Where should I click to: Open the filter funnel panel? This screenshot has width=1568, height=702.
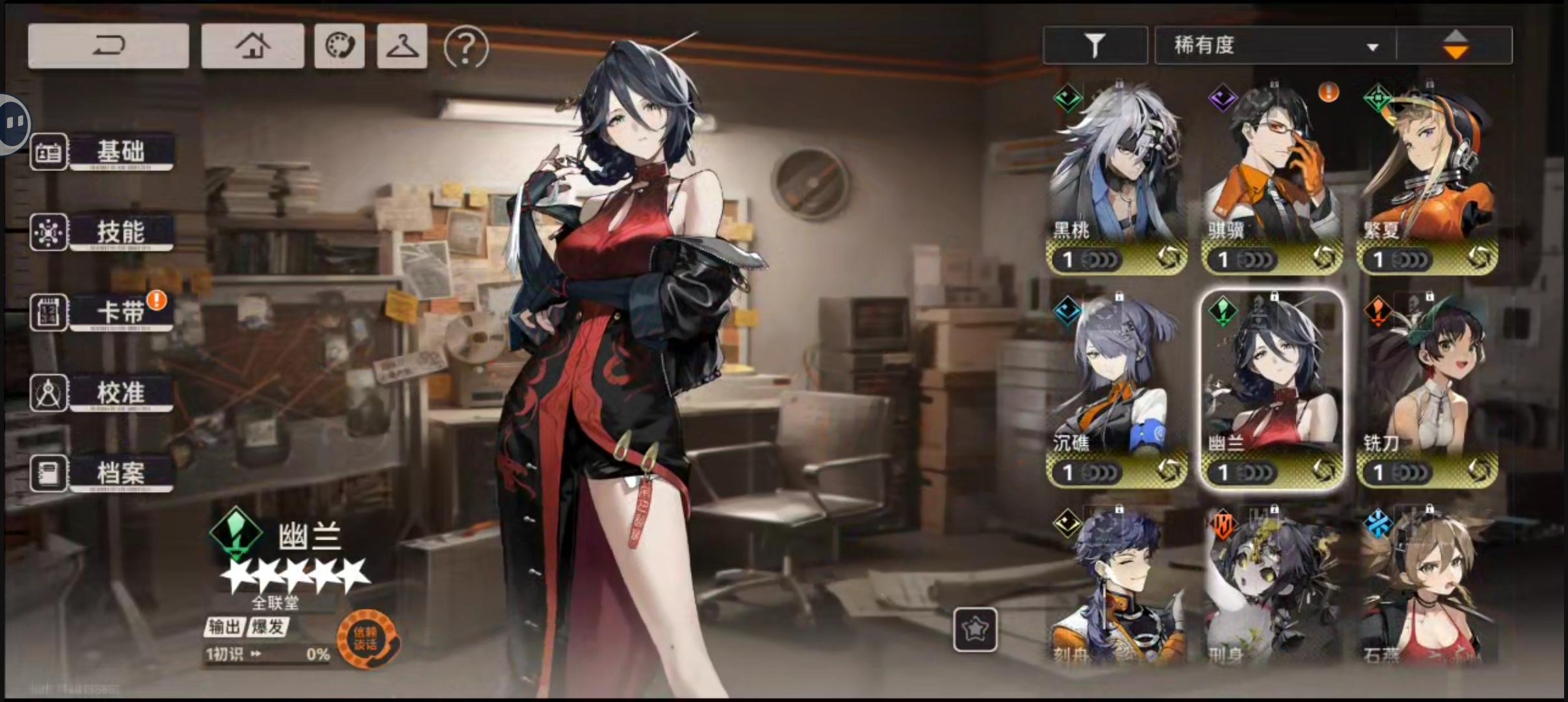(1095, 45)
